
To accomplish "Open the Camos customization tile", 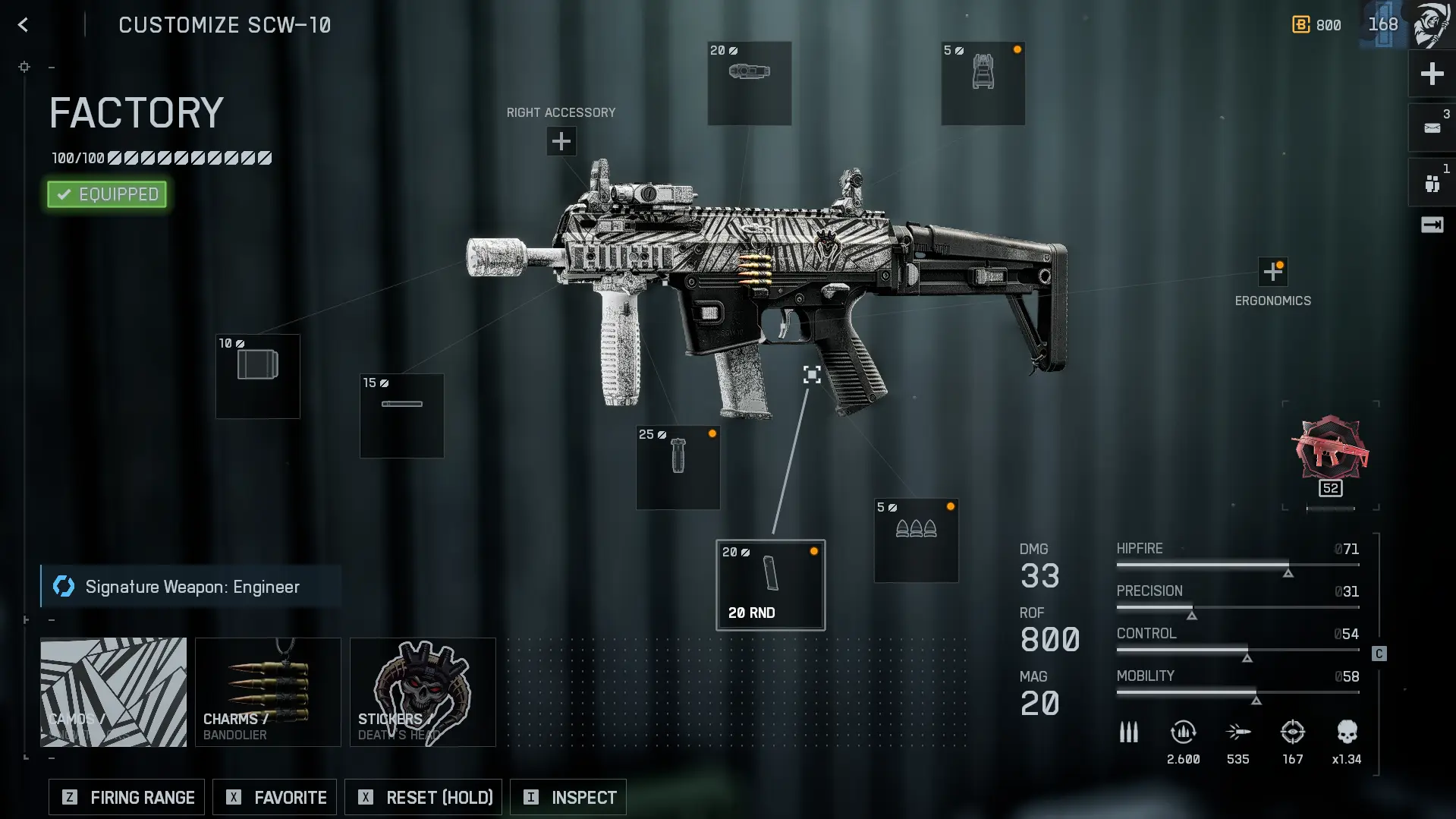I will pyautogui.click(x=113, y=691).
